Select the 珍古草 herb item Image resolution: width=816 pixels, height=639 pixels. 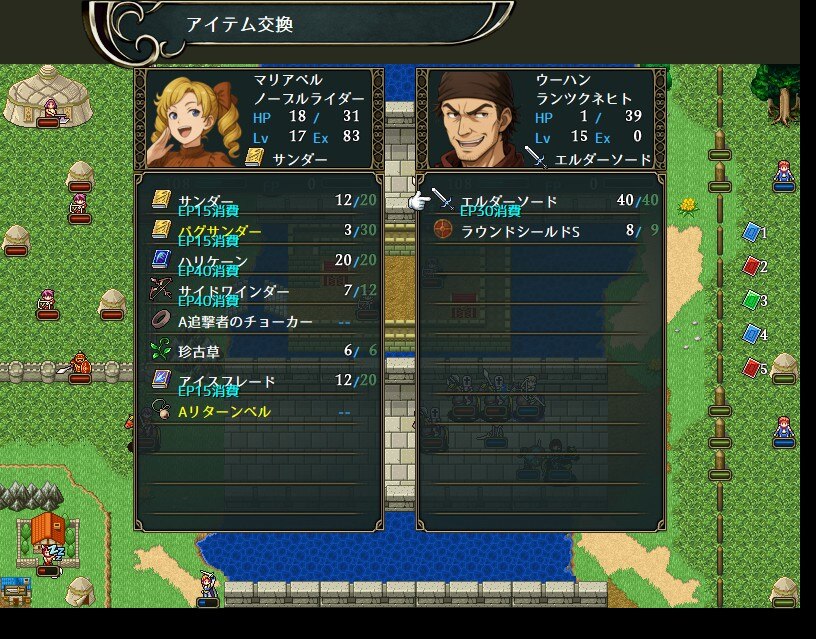[x=258, y=351]
